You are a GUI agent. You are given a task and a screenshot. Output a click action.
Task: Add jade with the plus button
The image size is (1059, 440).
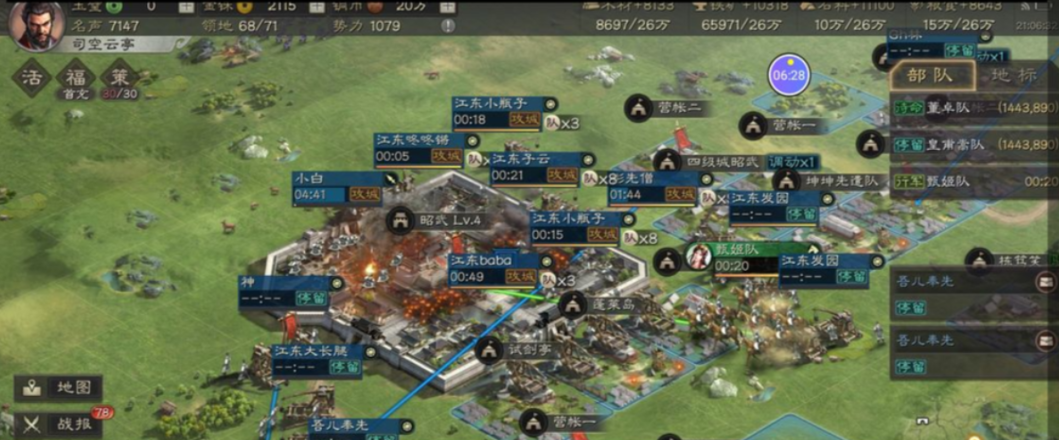pos(185,6)
